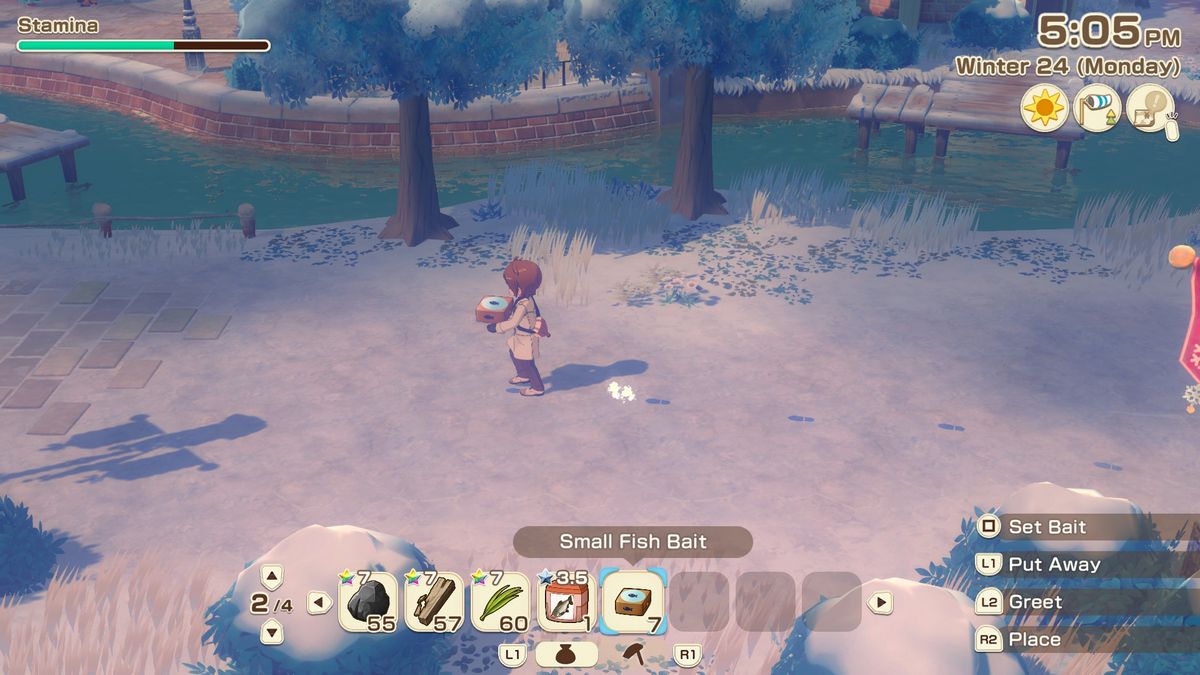Select the fish jar hotbar slot
Screen dimensions: 1200x675
(x=566, y=602)
